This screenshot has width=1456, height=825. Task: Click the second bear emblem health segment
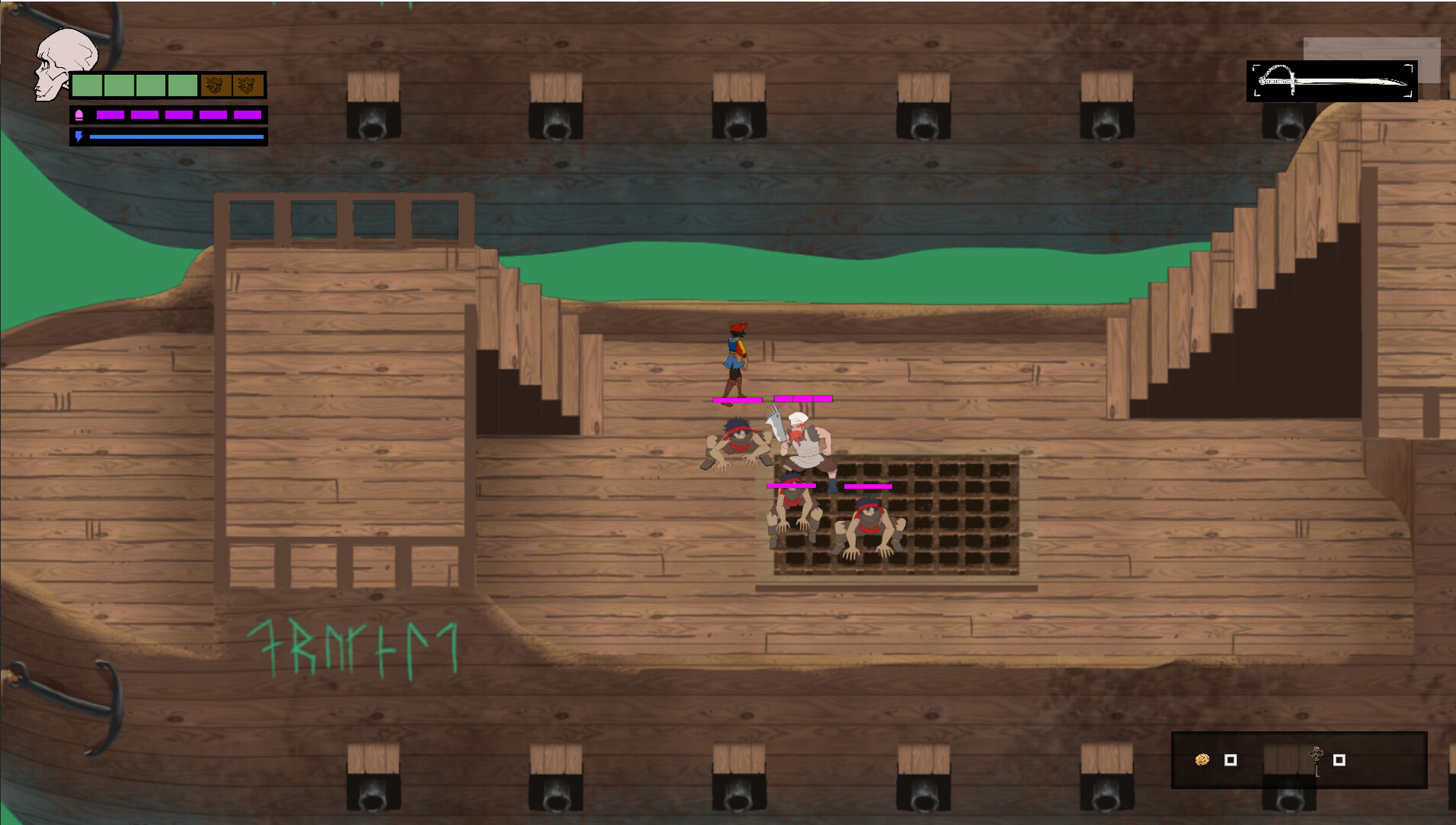(x=247, y=86)
